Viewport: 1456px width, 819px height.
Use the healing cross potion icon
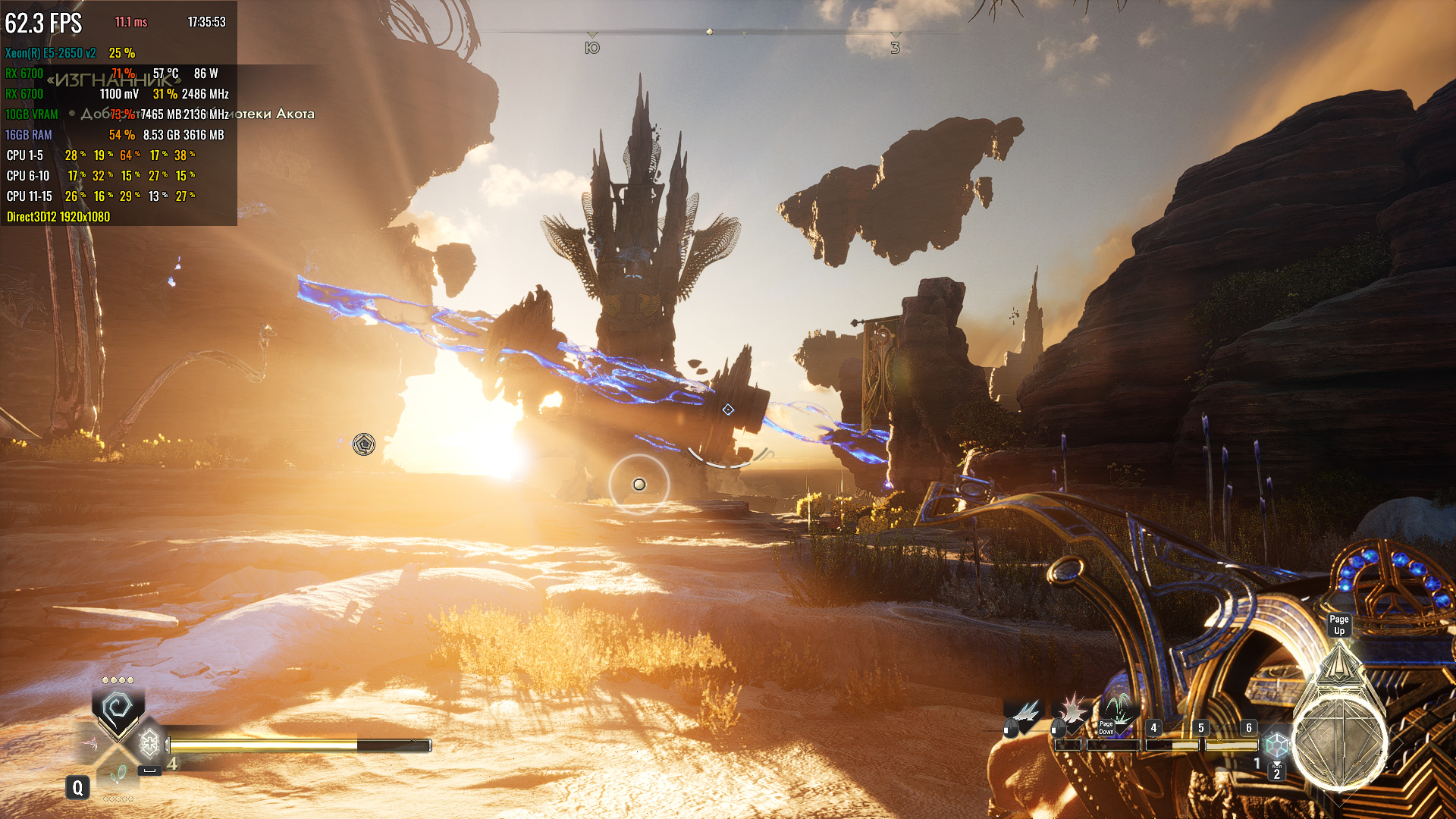[149, 743]
